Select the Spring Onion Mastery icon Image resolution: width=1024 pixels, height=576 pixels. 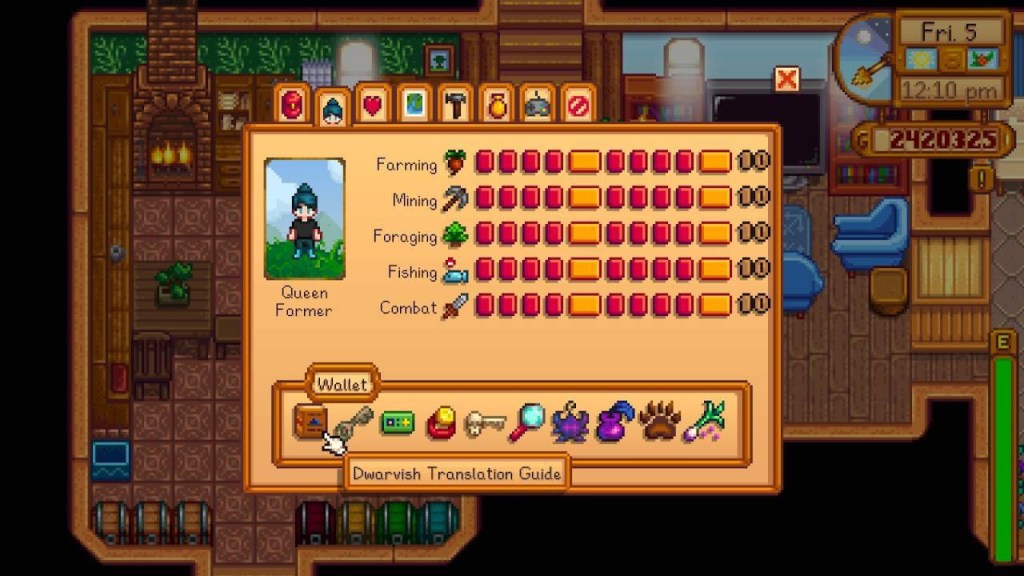(x=703, y=422)
